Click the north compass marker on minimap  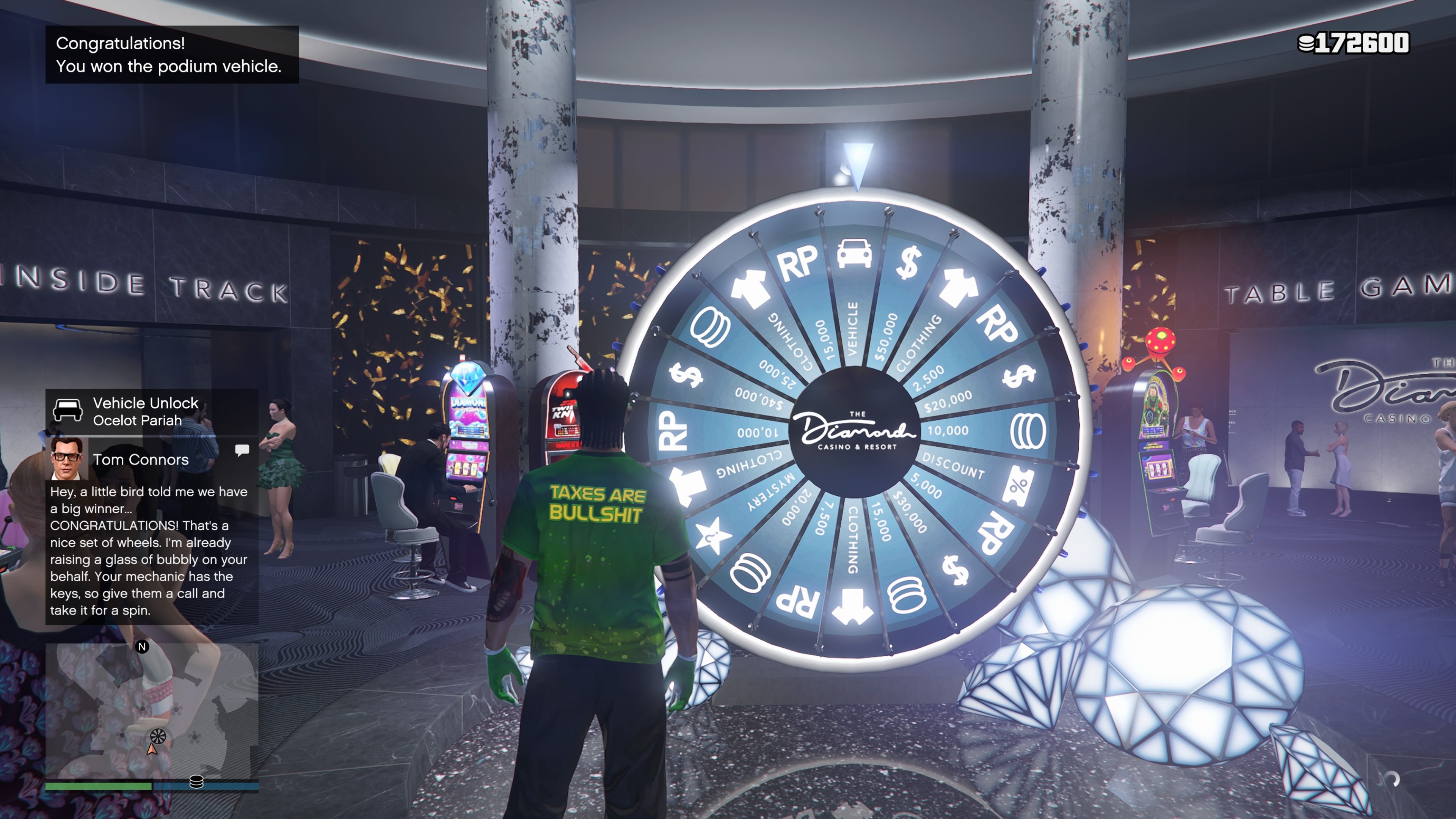143,646
